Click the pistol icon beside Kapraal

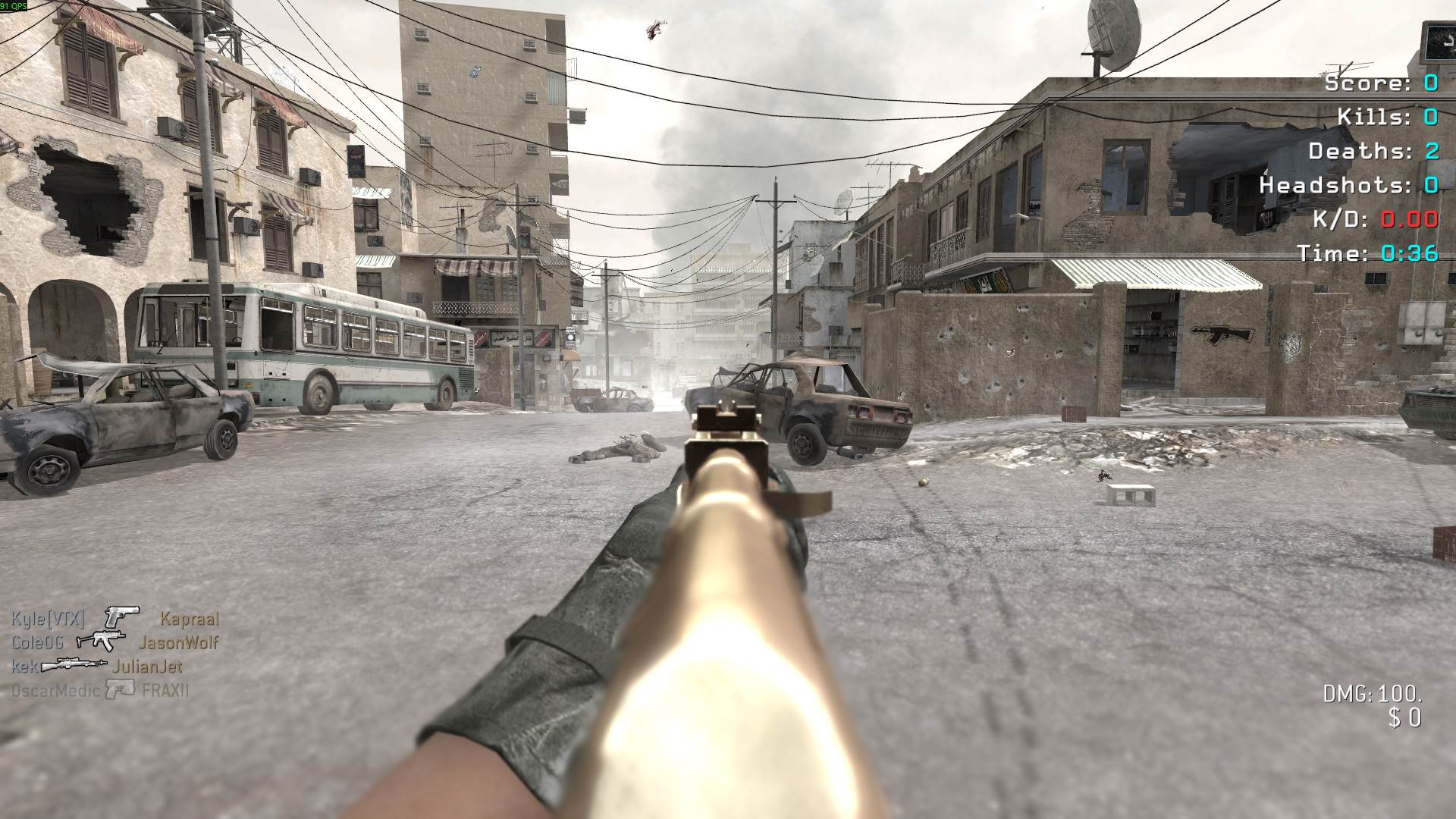[122, 617]
